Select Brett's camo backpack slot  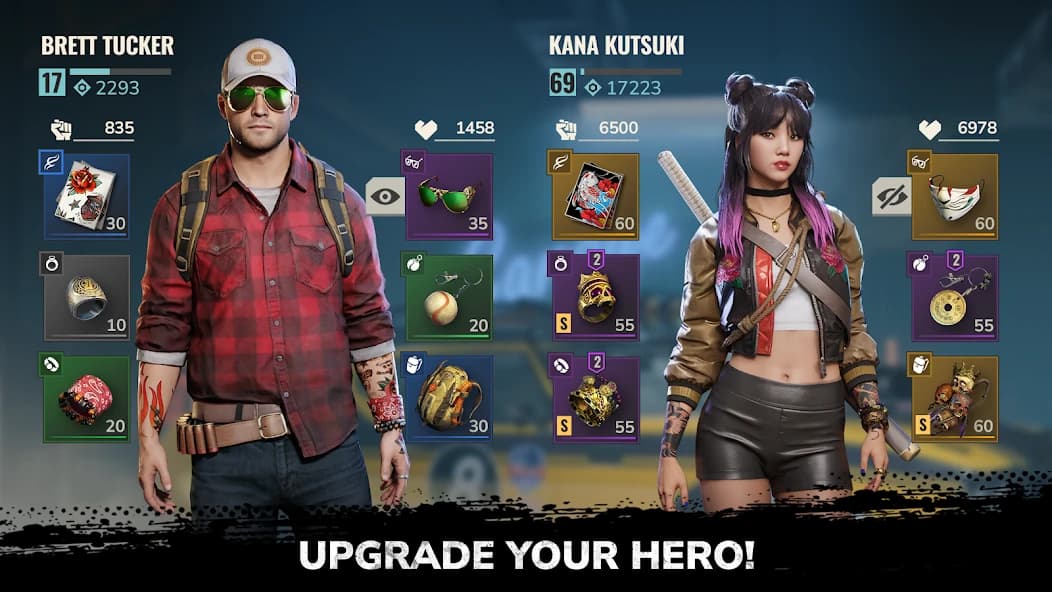coord(449,398)
